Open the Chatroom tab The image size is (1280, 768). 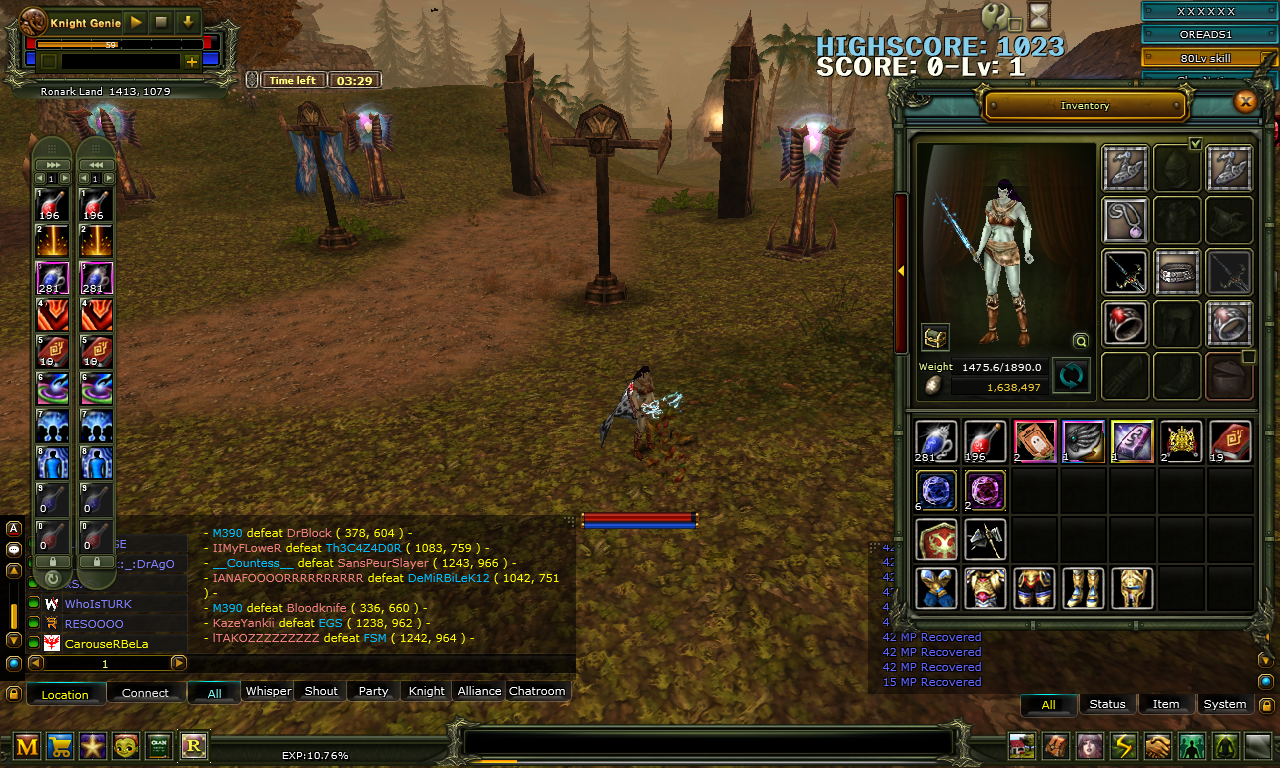(x=537, y=691)
